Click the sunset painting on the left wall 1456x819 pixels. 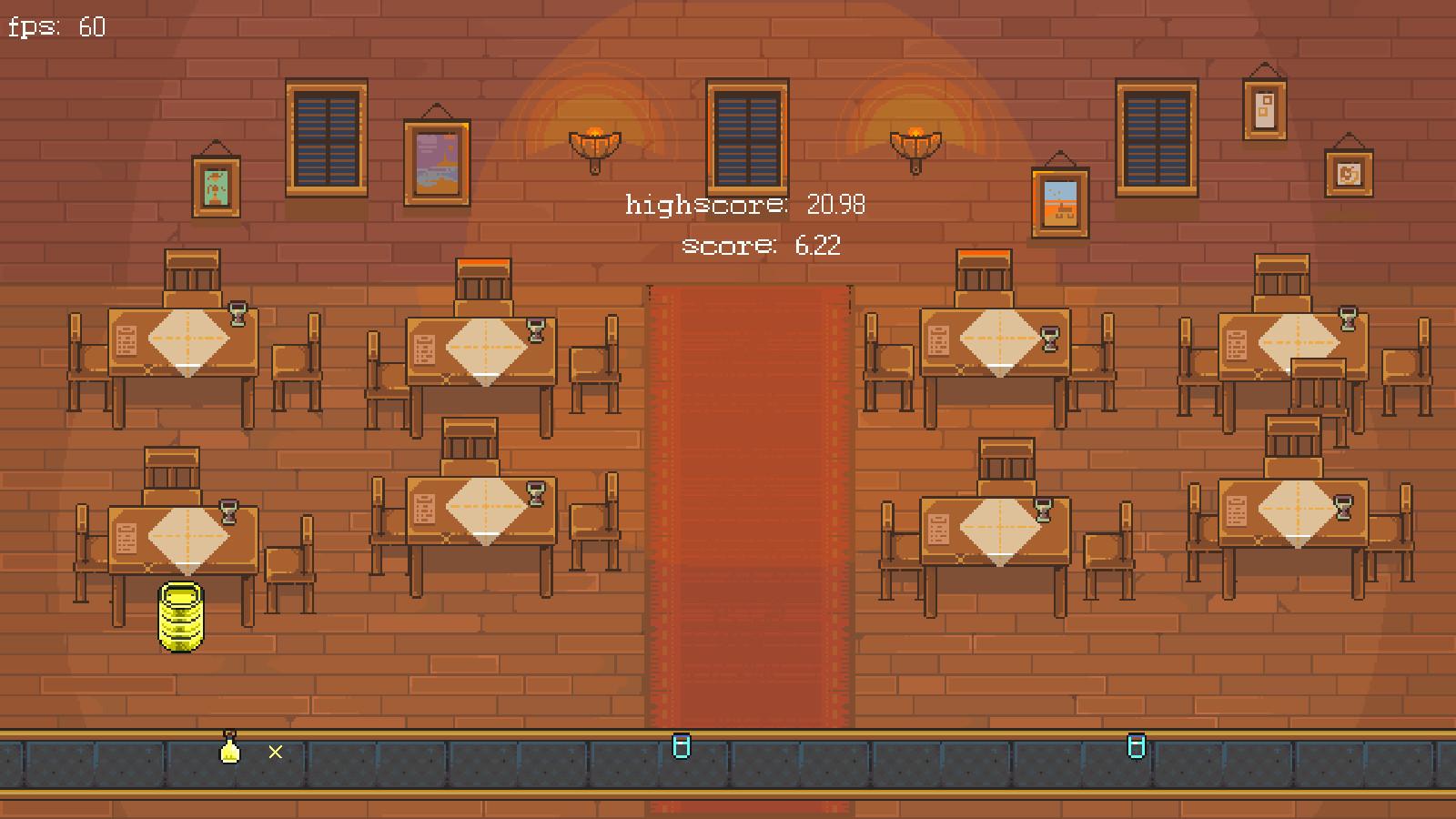(439, 164)
